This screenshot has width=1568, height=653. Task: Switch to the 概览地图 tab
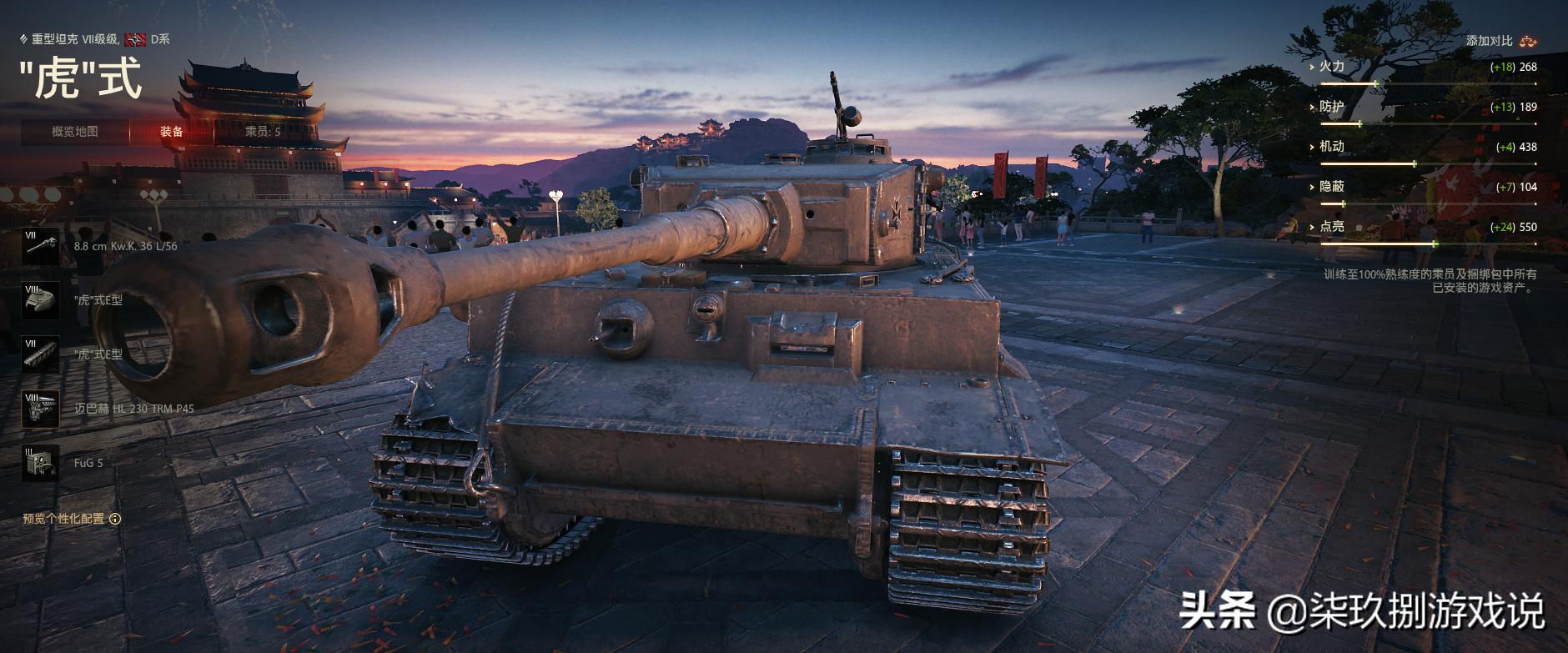tap(75, 132)
